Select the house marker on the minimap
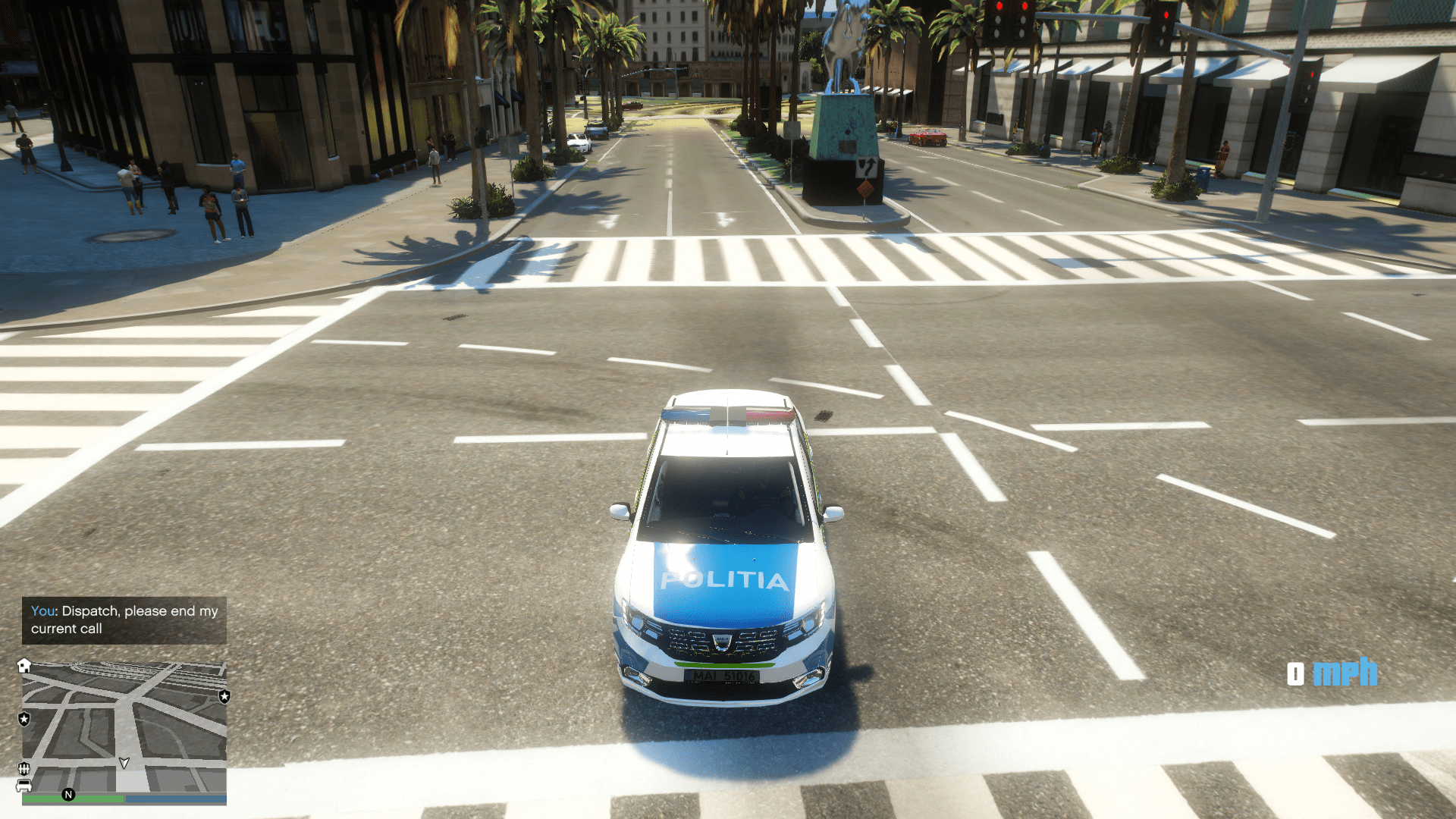The width and height of the screenshot is (1456, 819). 24,666
